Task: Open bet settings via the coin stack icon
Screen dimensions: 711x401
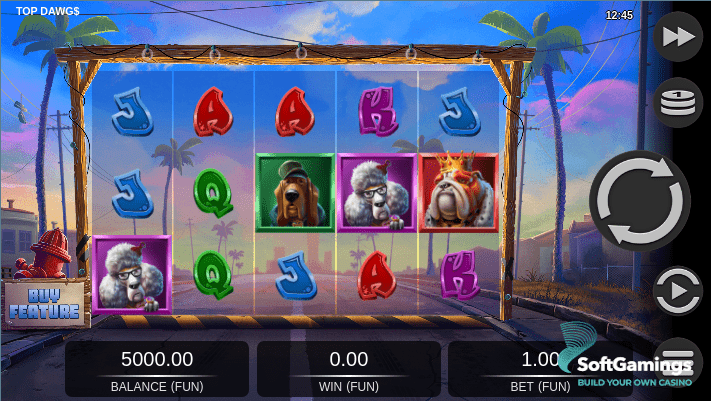Action: [677, 101]
